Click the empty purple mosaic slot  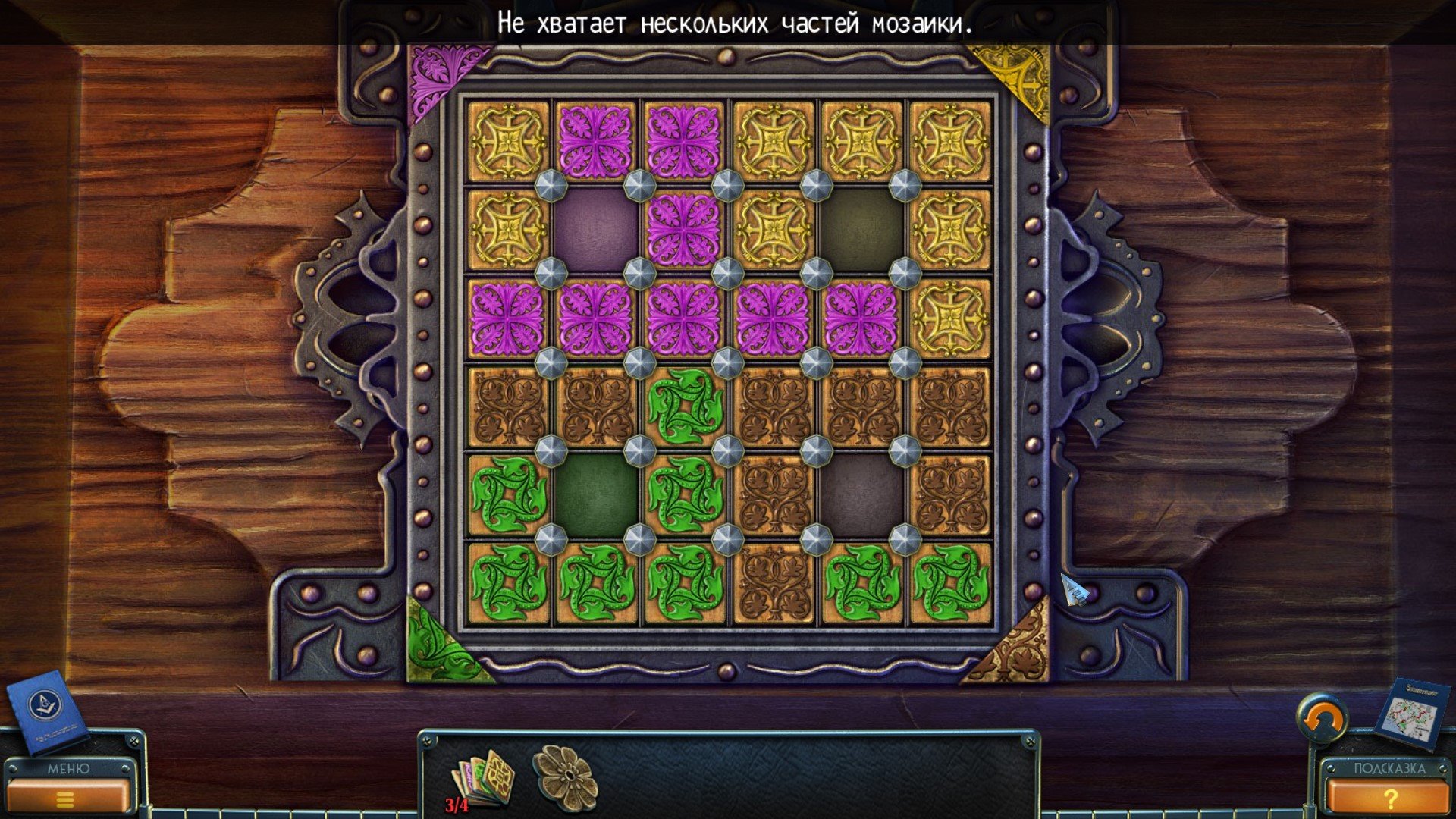click(596, 229)
